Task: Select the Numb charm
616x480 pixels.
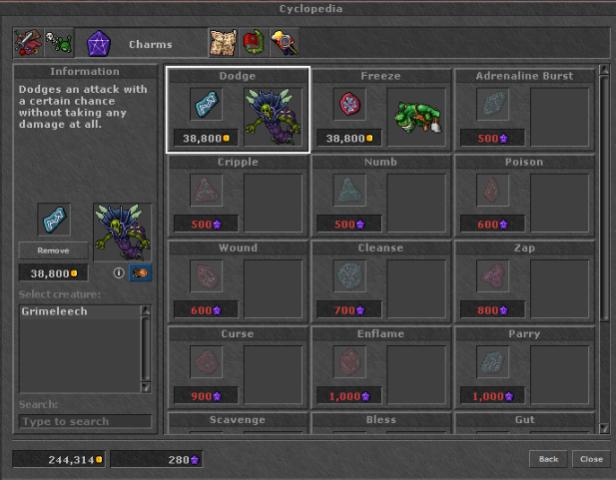Action: click(380, 195)
